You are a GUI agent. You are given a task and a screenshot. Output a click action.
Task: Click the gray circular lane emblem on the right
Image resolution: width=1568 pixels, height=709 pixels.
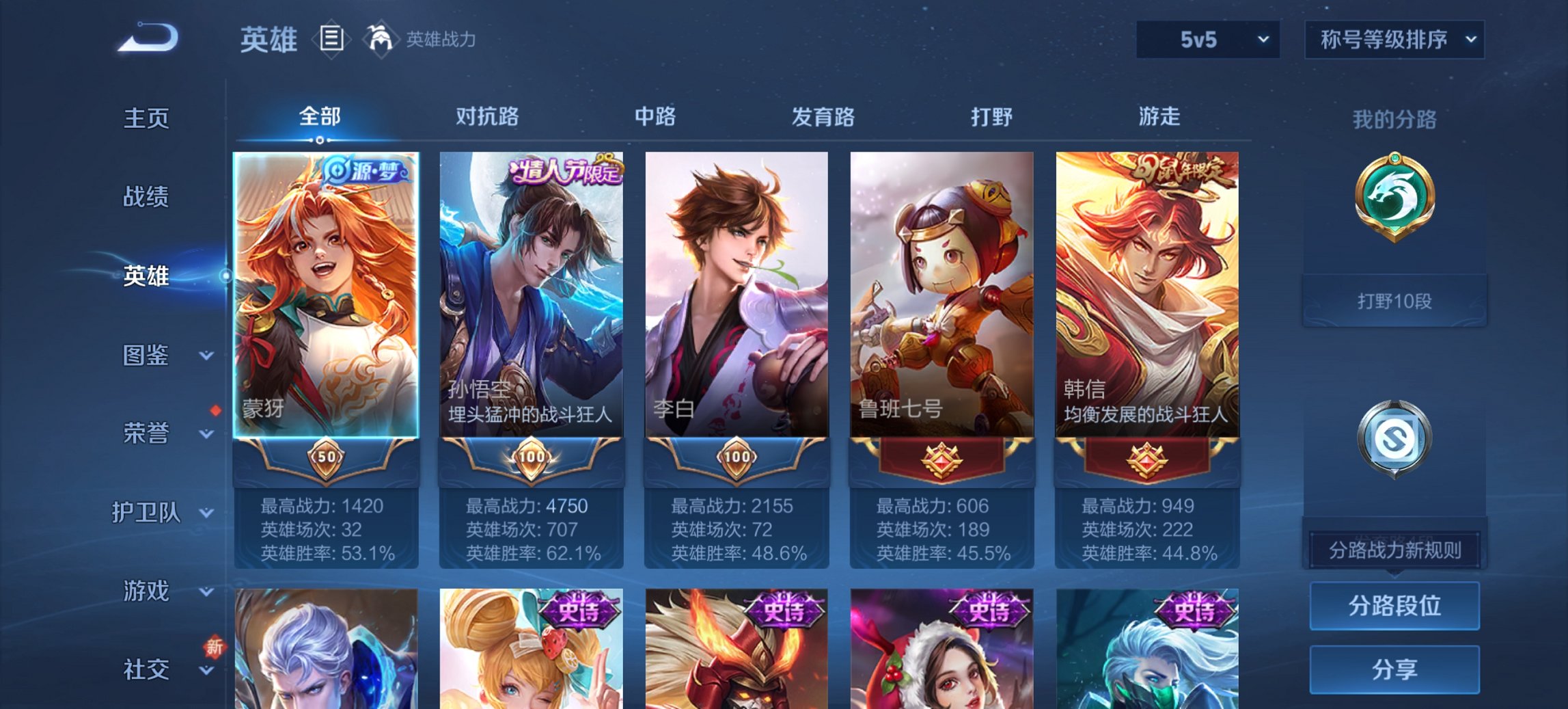(x=1394, y=438)
